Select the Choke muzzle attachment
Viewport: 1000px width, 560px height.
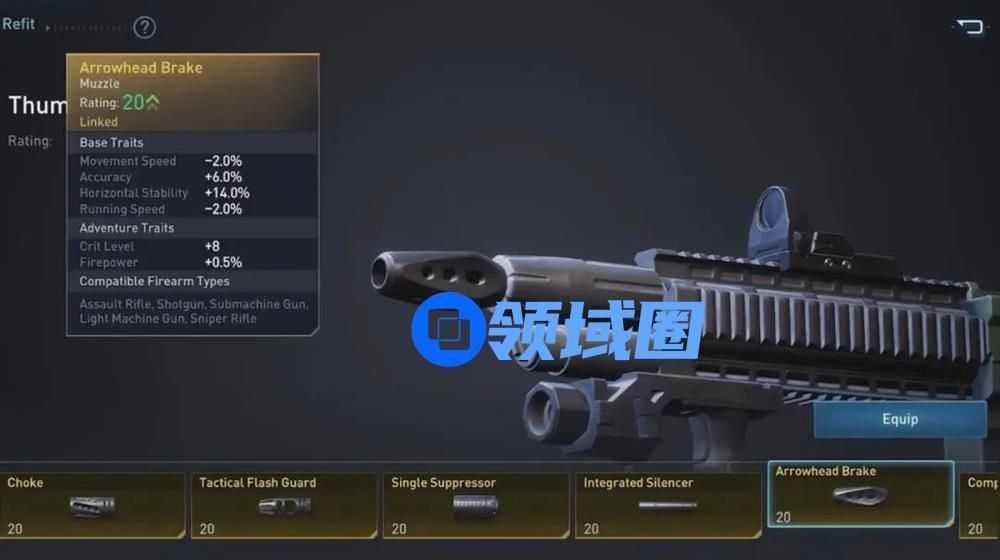(92, 506)
